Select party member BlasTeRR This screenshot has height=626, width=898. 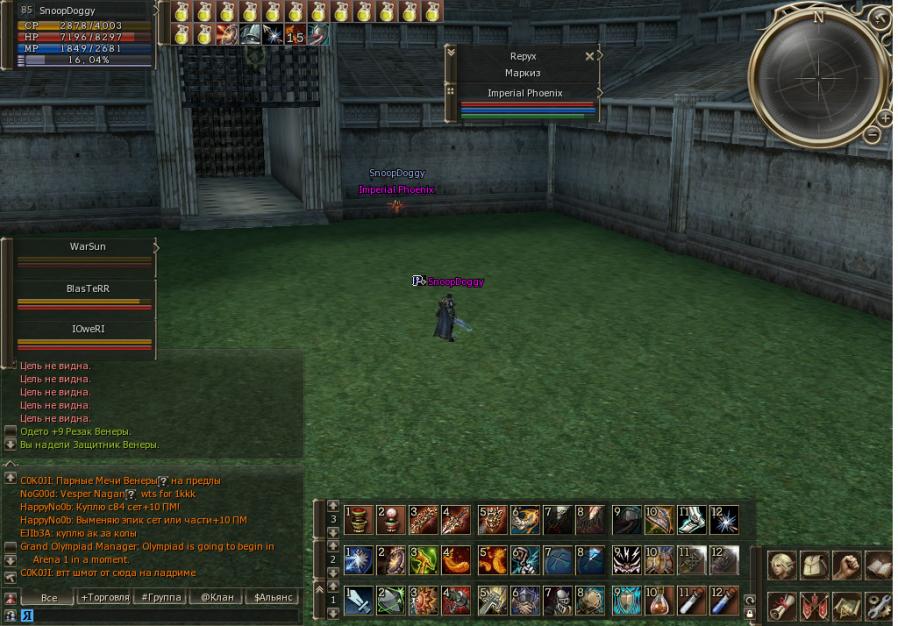point(86,287)
